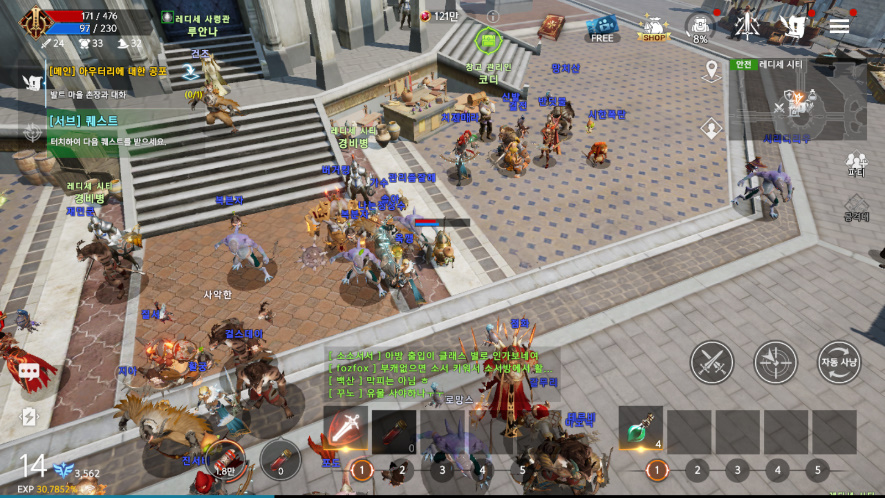Open the hamburger main menu

tap(839, 26)
